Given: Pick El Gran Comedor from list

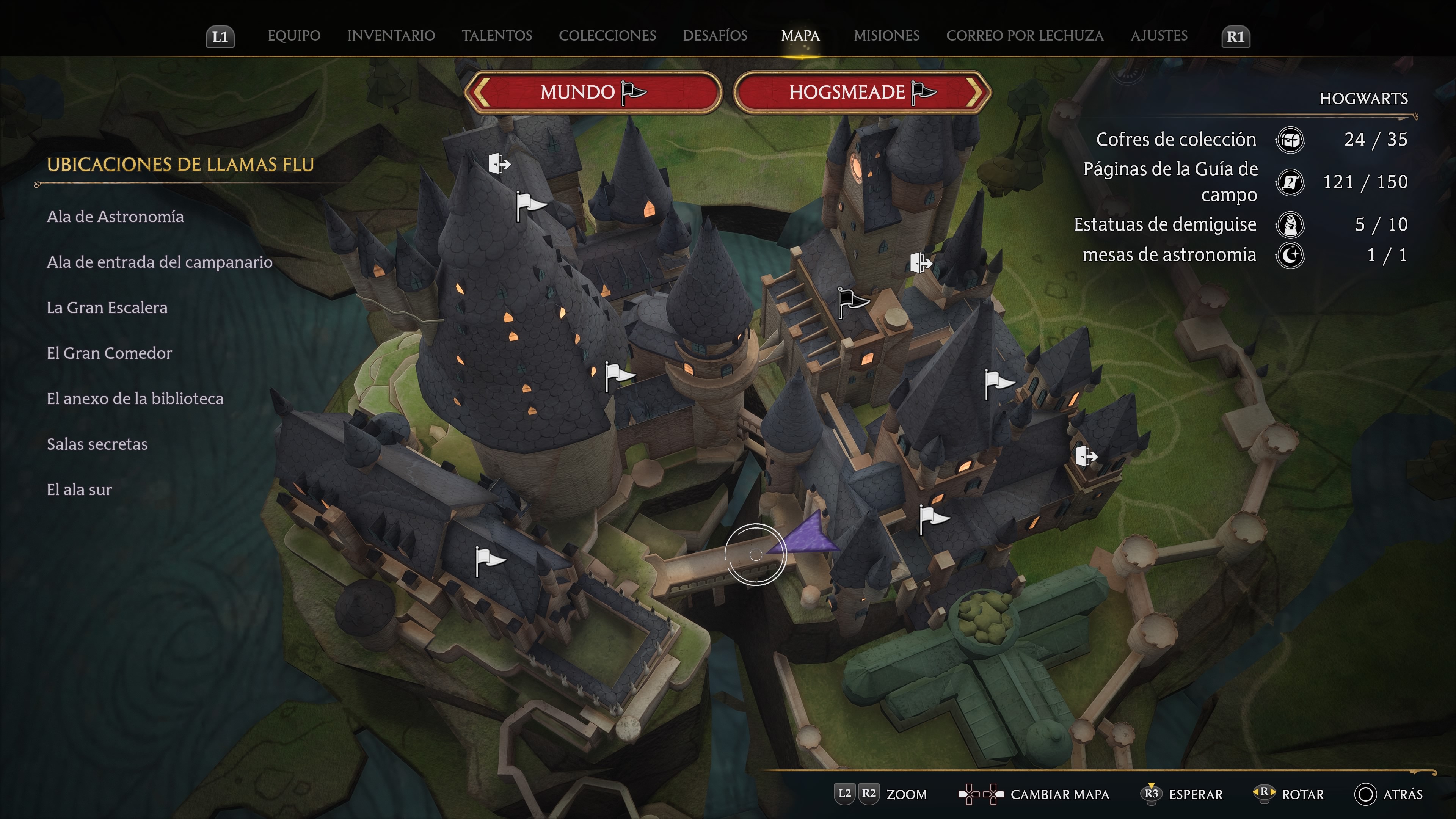Looking at the screenshot, I should click(109, 353).
